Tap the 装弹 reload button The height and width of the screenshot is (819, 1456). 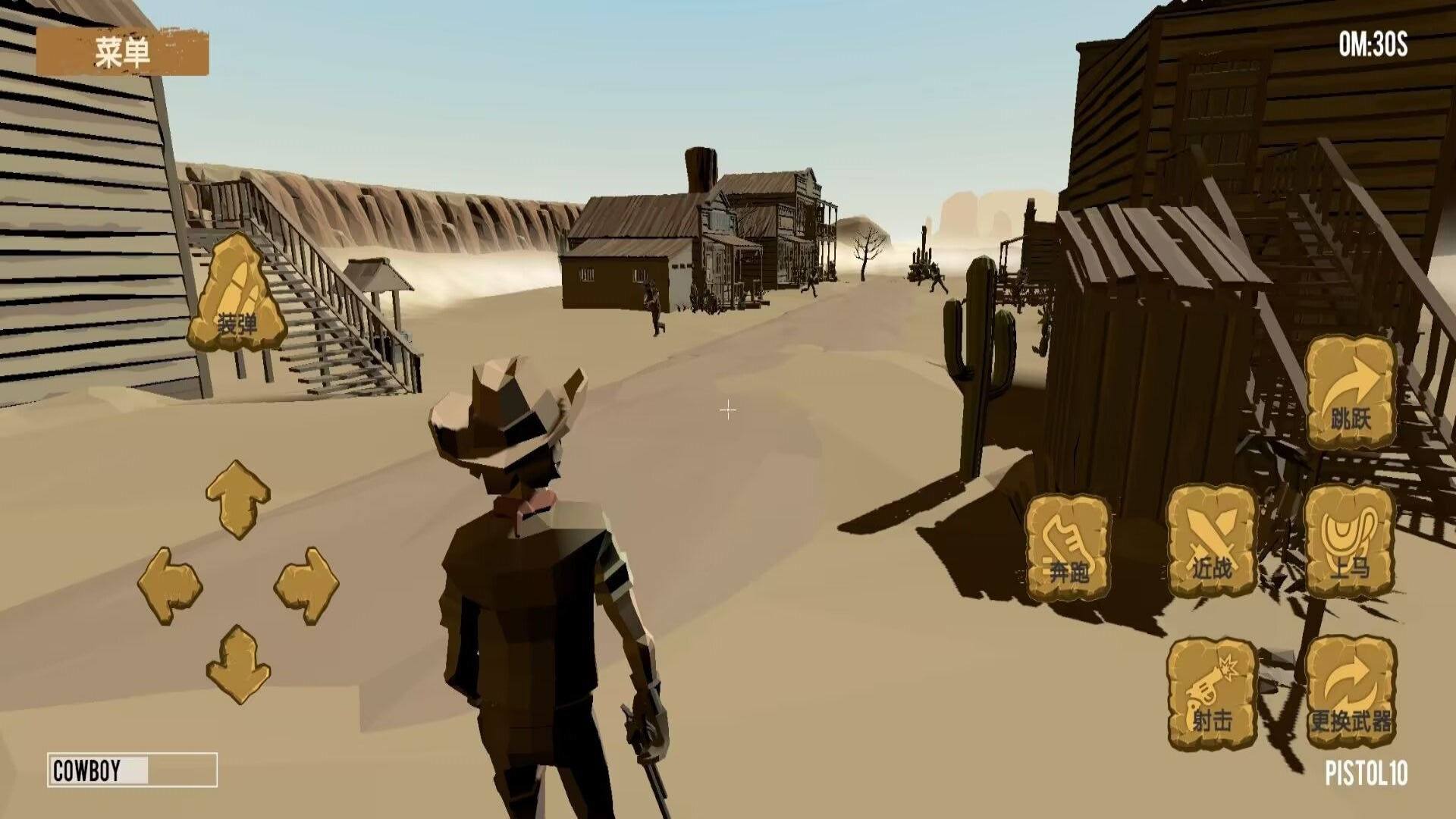pos(237,293)
